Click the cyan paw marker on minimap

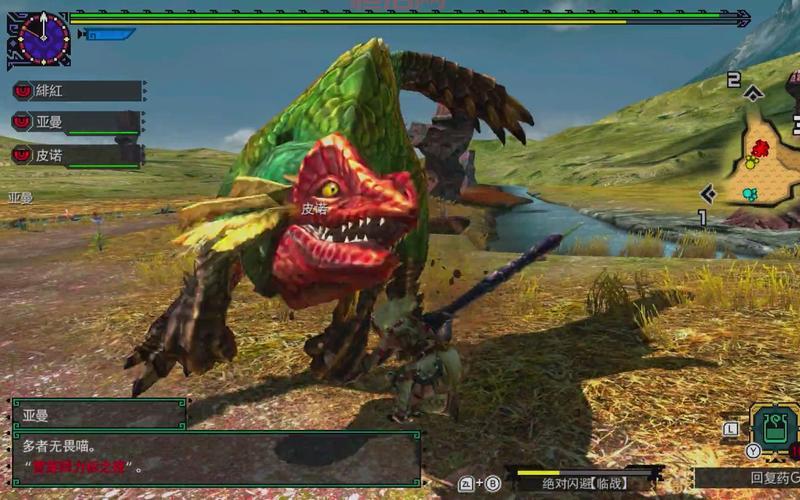point(749,193)
